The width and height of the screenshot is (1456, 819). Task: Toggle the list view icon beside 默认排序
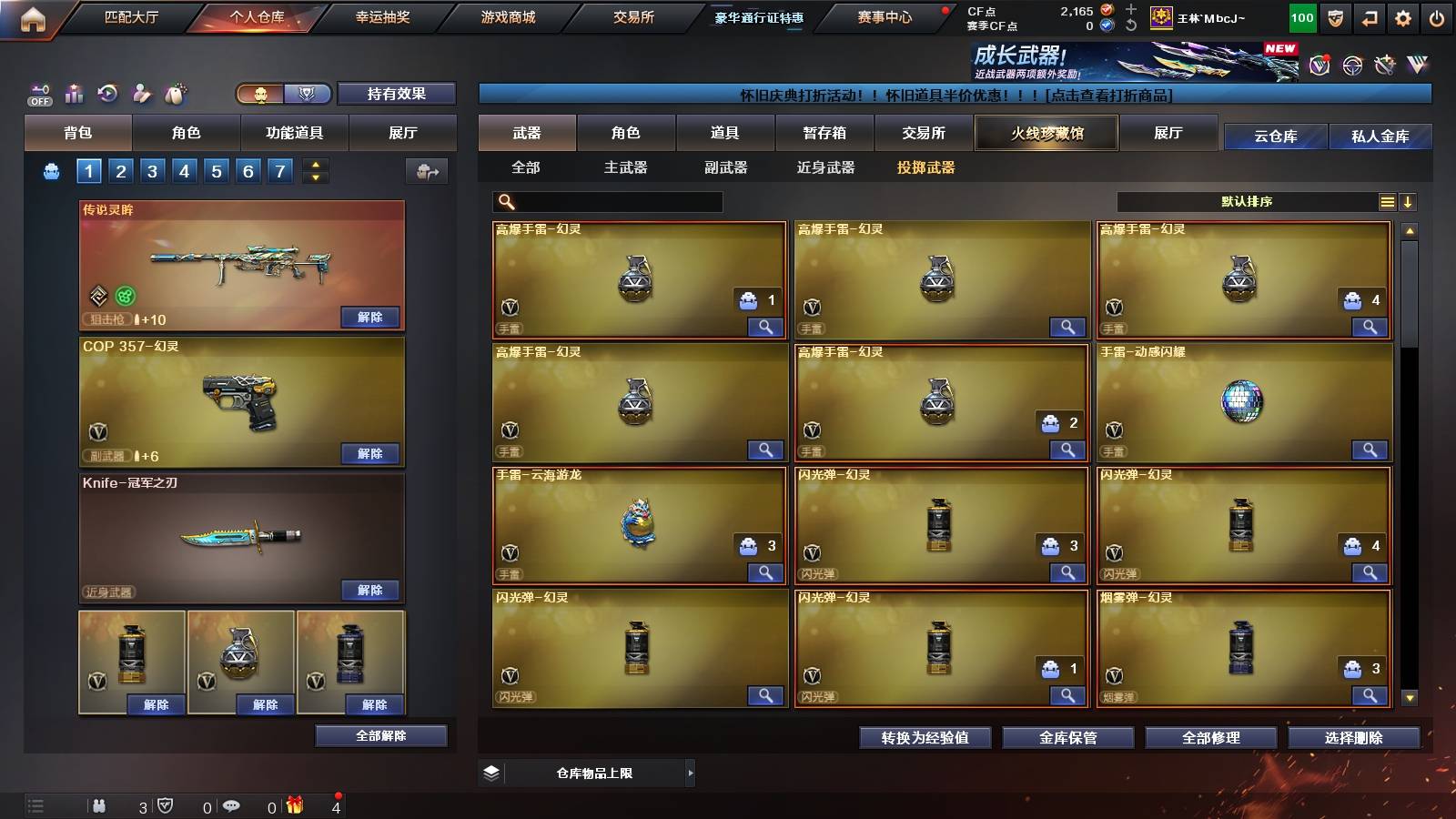click(1387, 201)
